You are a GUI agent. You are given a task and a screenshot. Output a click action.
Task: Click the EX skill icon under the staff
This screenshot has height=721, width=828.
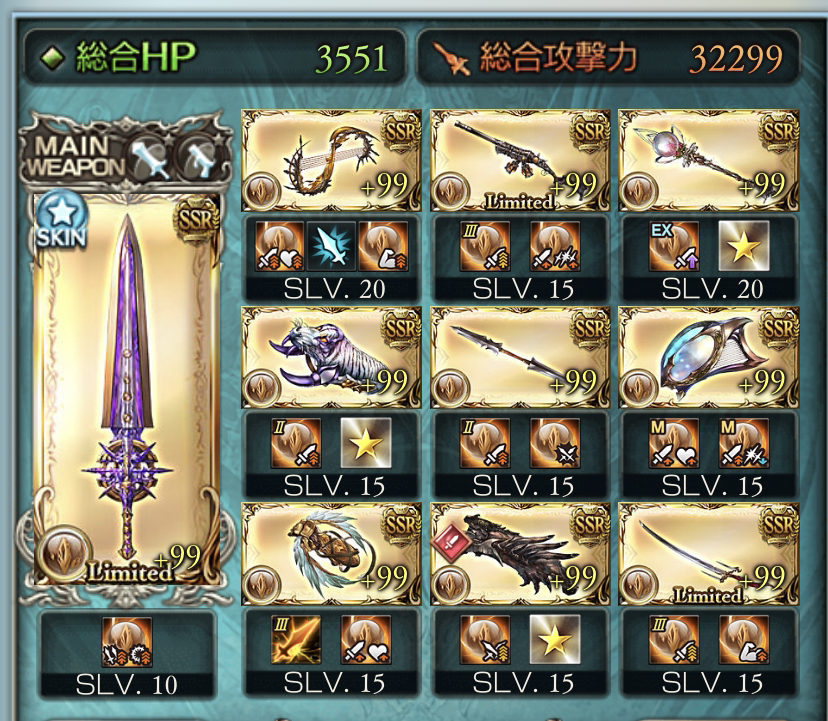click(673, 247)
